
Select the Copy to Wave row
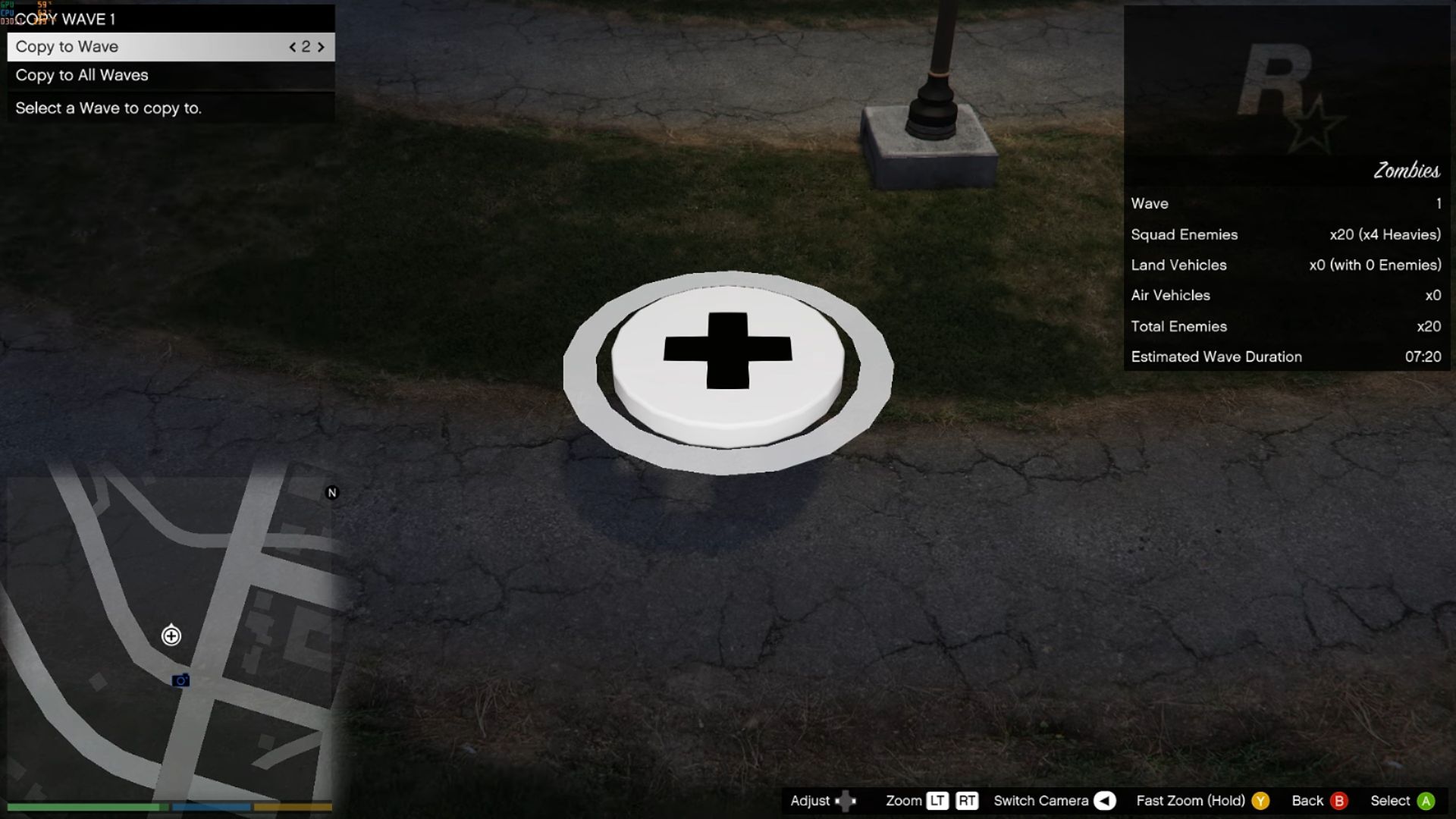[x=152, y=47]
